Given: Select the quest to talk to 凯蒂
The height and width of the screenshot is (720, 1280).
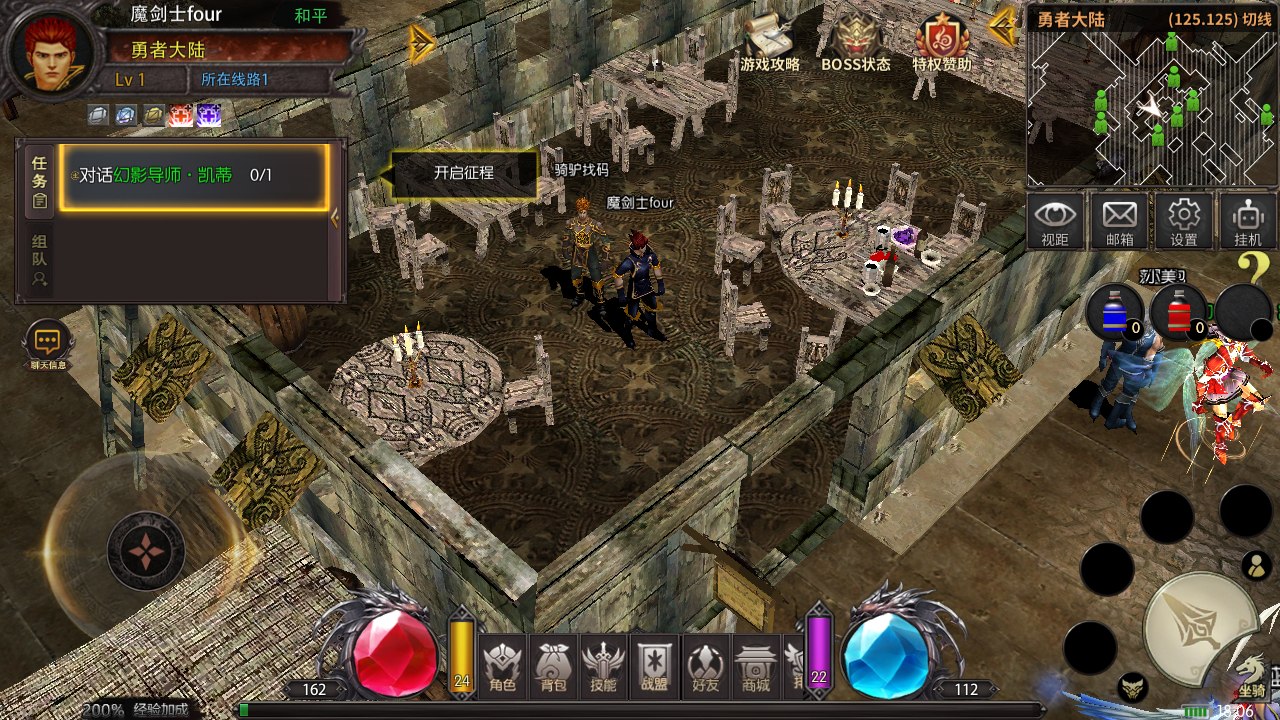Looking at the screenshot, I should coord(195,176).
